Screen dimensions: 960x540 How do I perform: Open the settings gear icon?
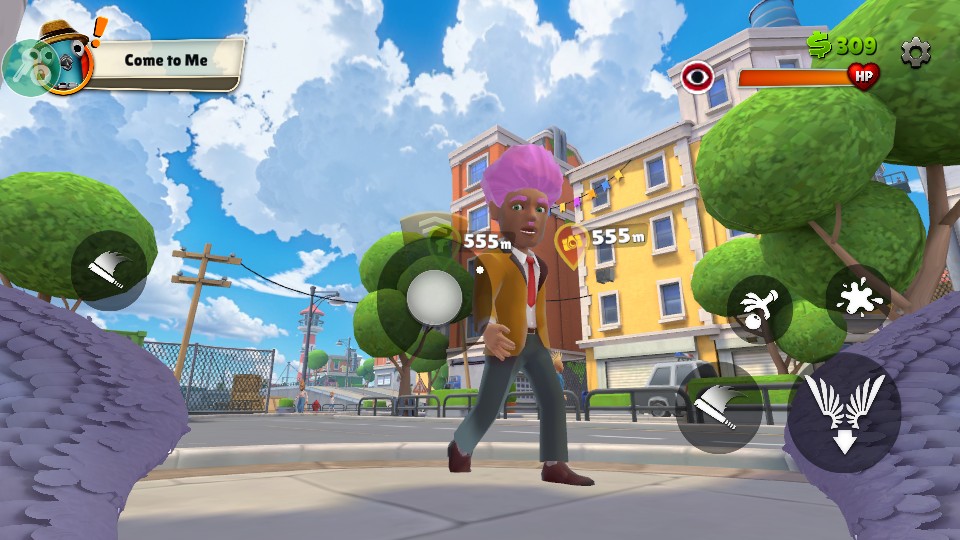coord(915,52)
